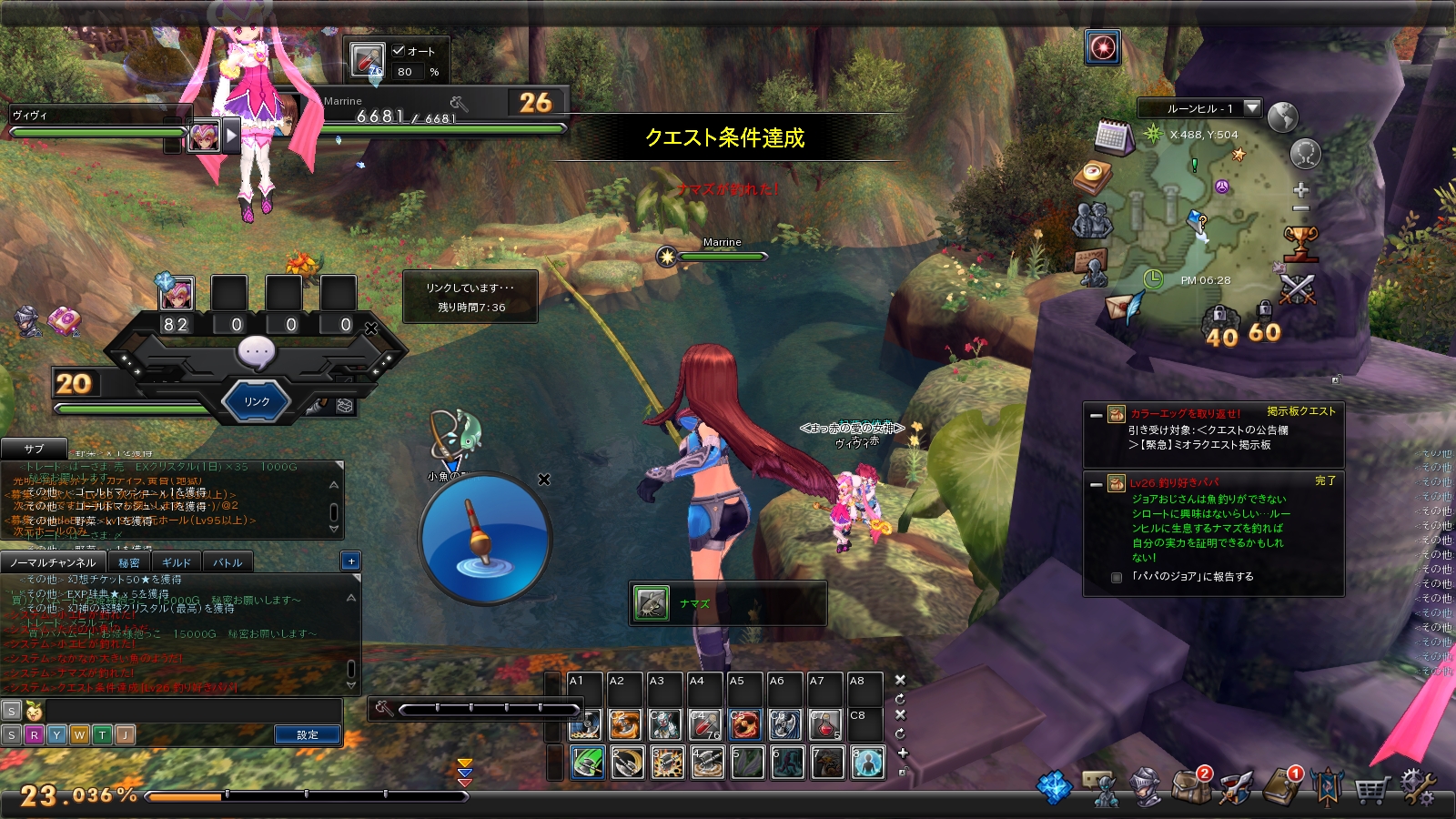Open the inventory bag icon

pyautogui.click(x=1190, y=786)
